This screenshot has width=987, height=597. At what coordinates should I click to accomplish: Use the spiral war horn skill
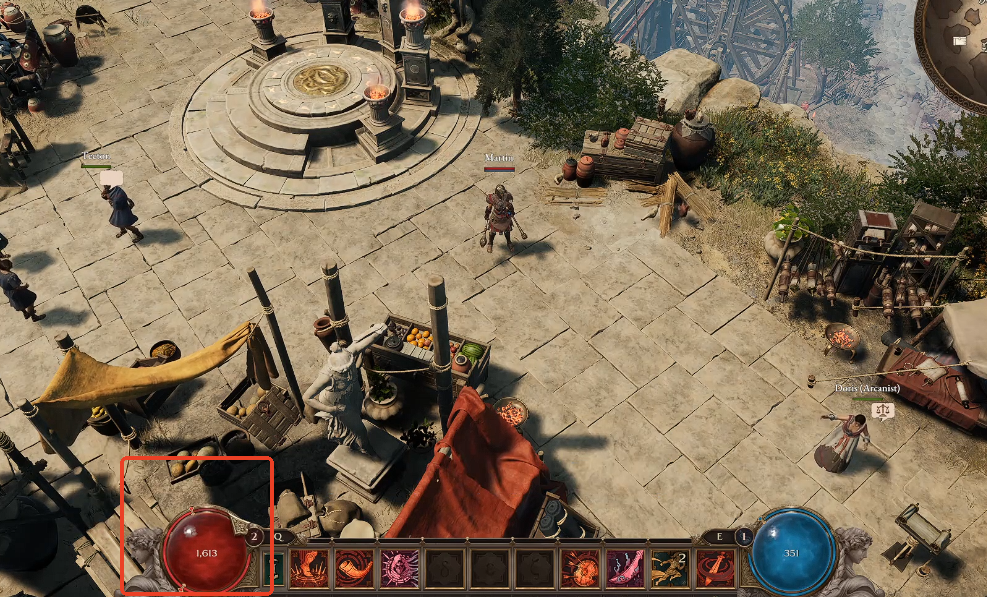[x=354, y=568]
